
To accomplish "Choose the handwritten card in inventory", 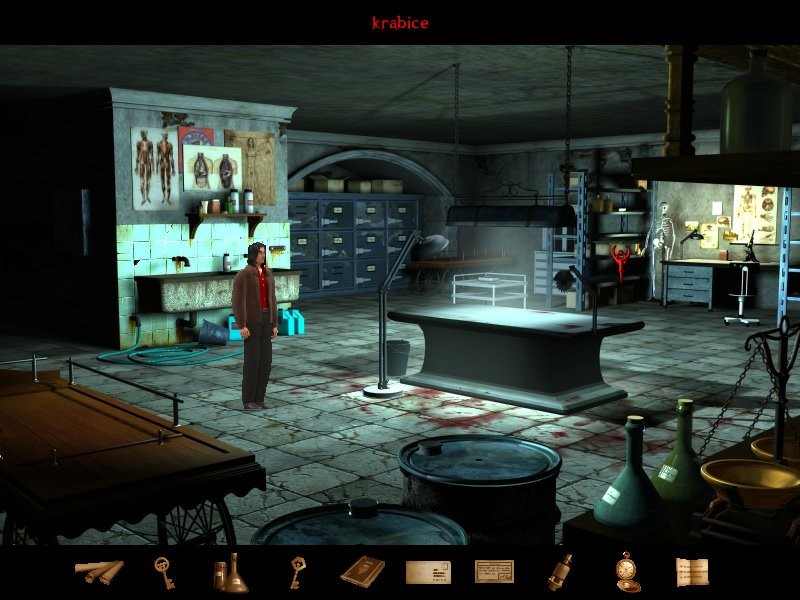I will point(494,572).
